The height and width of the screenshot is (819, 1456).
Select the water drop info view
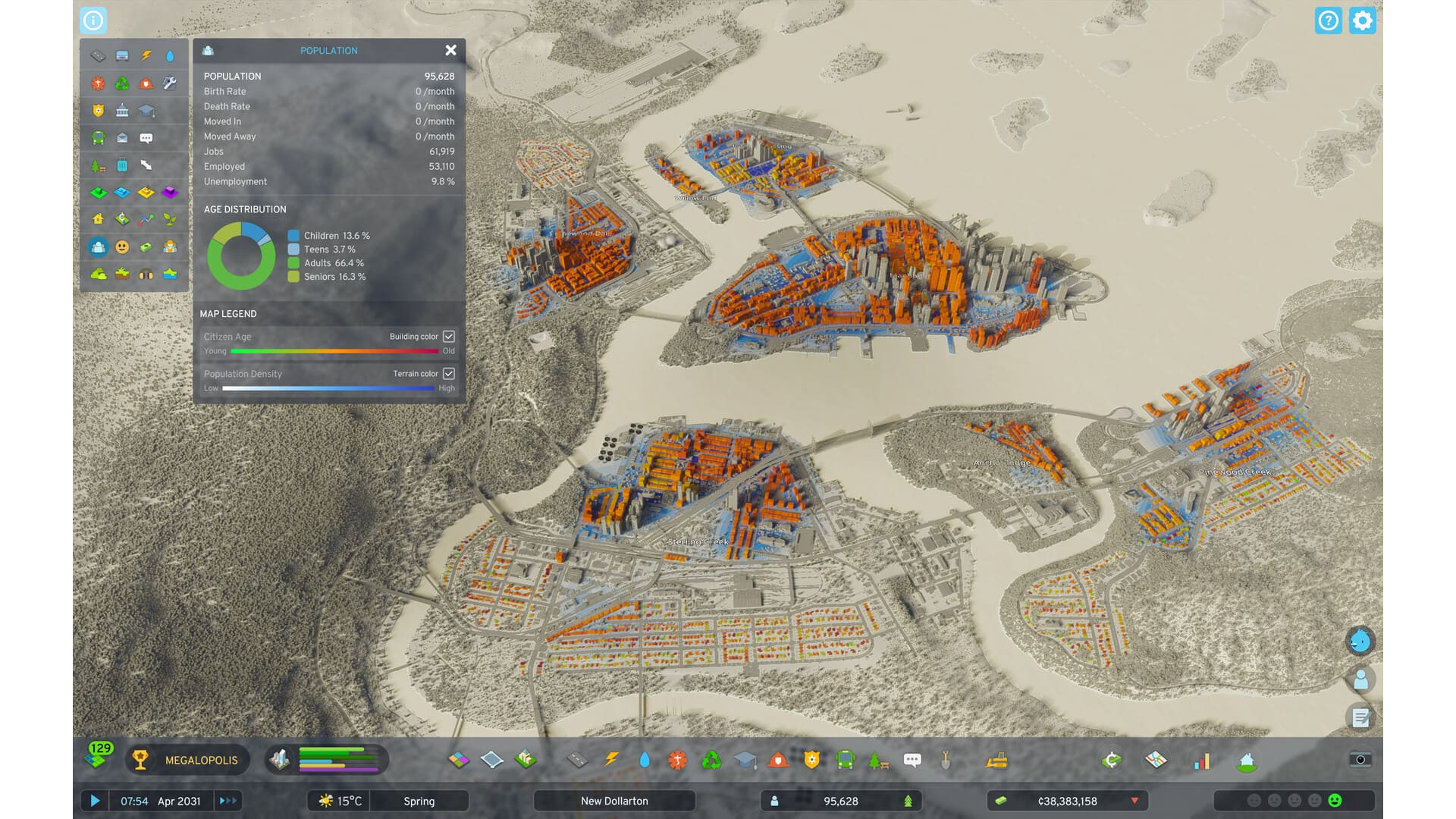(x=170, y=55)
